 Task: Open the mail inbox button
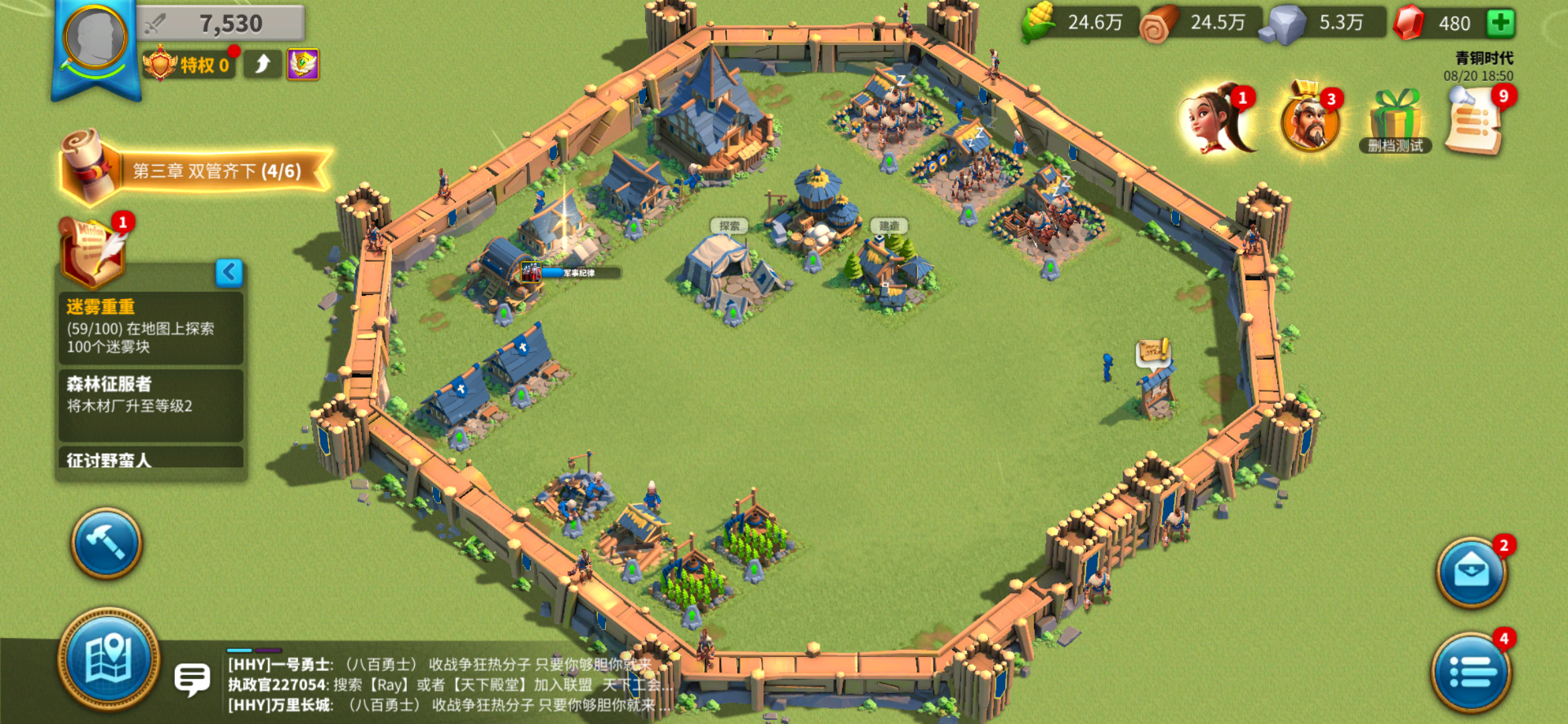[x=1471, y=573]
